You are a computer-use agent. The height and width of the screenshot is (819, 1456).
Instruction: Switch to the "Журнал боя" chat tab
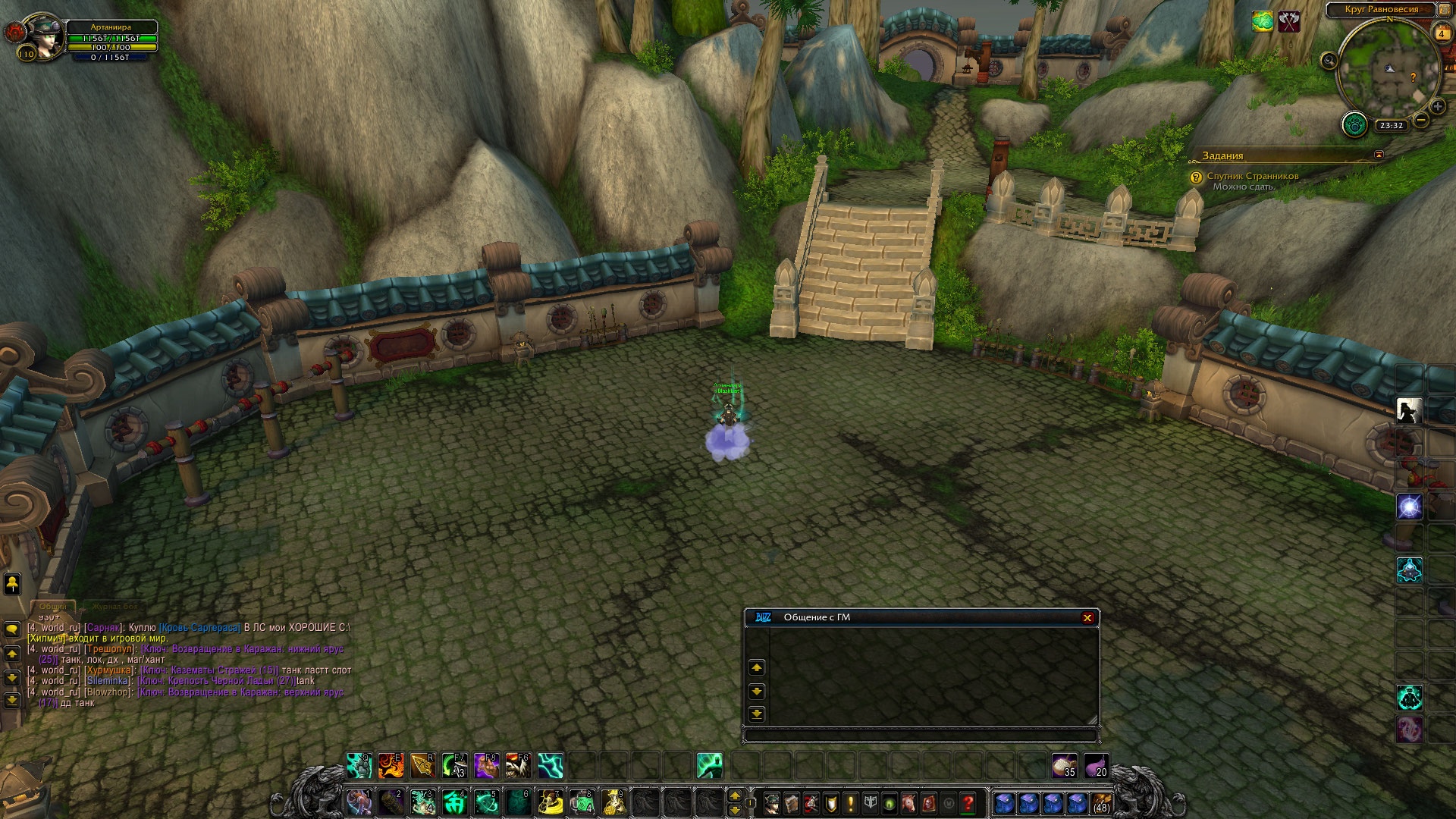[x=115, y=607]
